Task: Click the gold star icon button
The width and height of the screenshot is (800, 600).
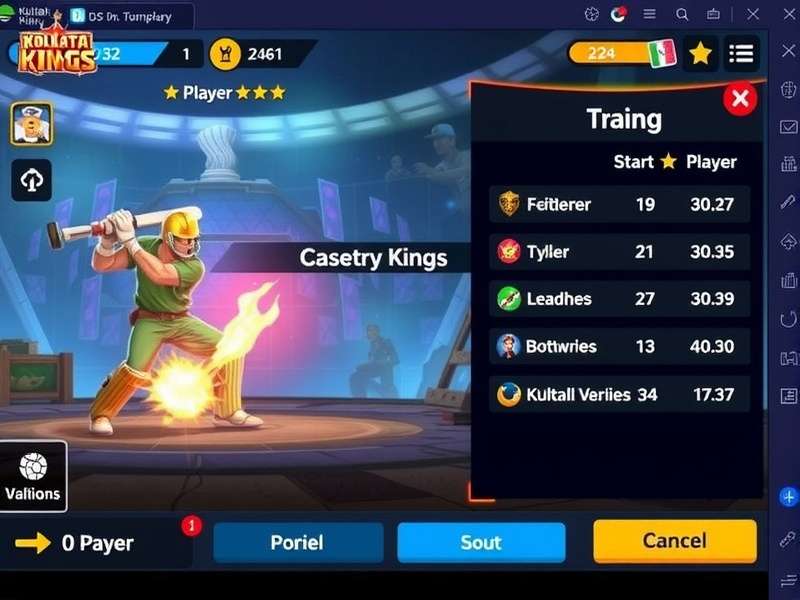Action: click(x=700, y=54)
